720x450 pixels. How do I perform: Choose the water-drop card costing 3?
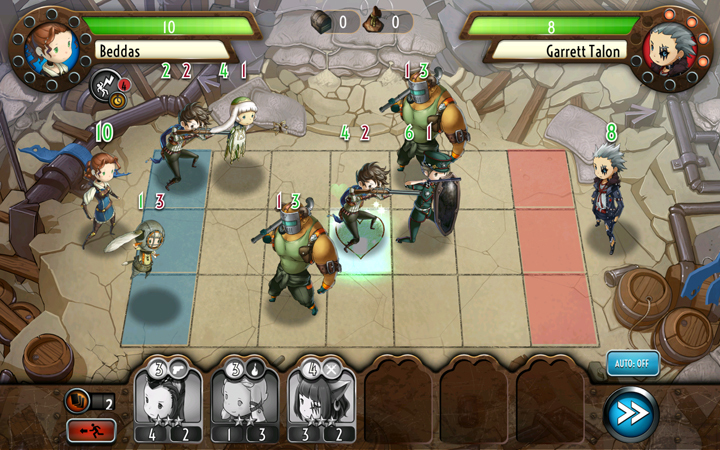pos(245,398)
